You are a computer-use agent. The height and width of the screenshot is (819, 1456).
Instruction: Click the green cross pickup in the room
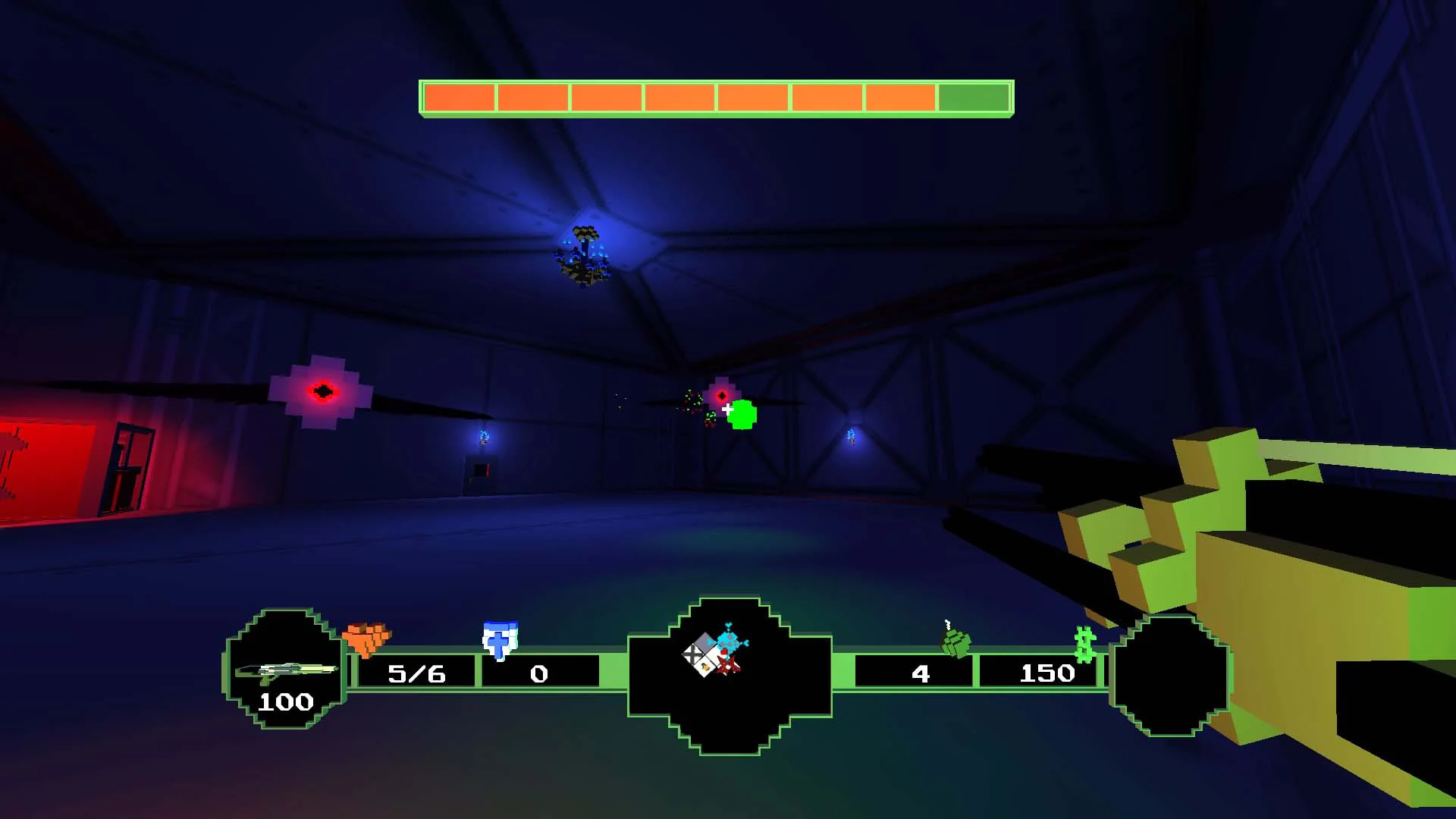741,414
